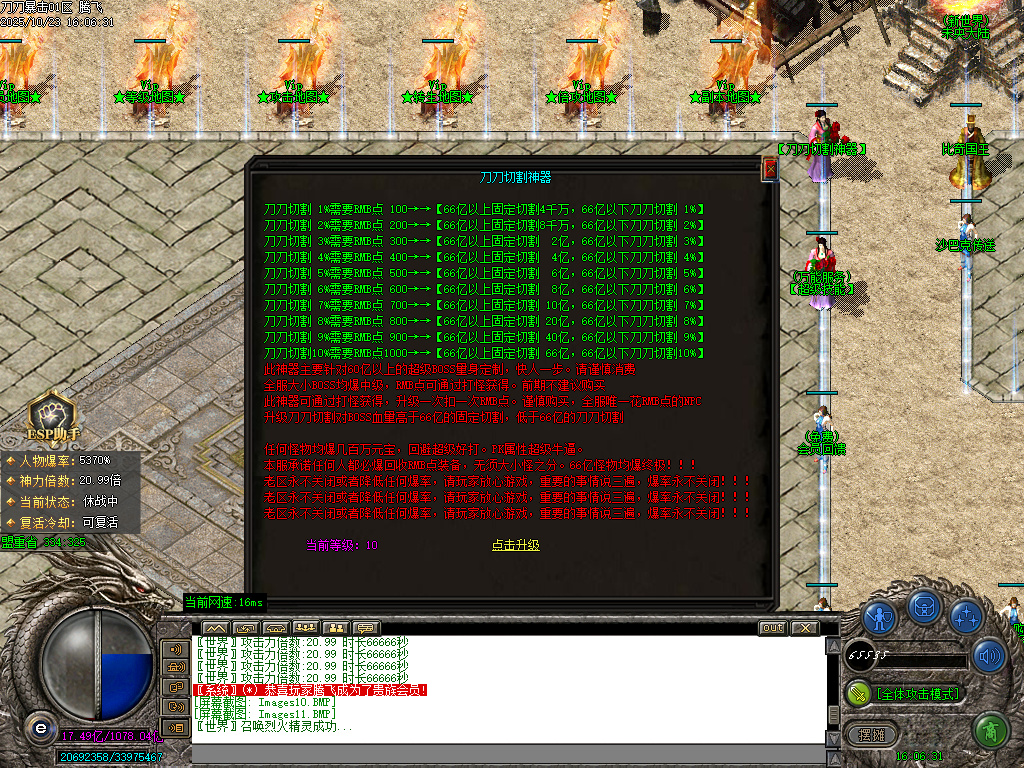Screen dimensions: 1024x768
Task: Click the out button above chat
Action: (772, 628)
